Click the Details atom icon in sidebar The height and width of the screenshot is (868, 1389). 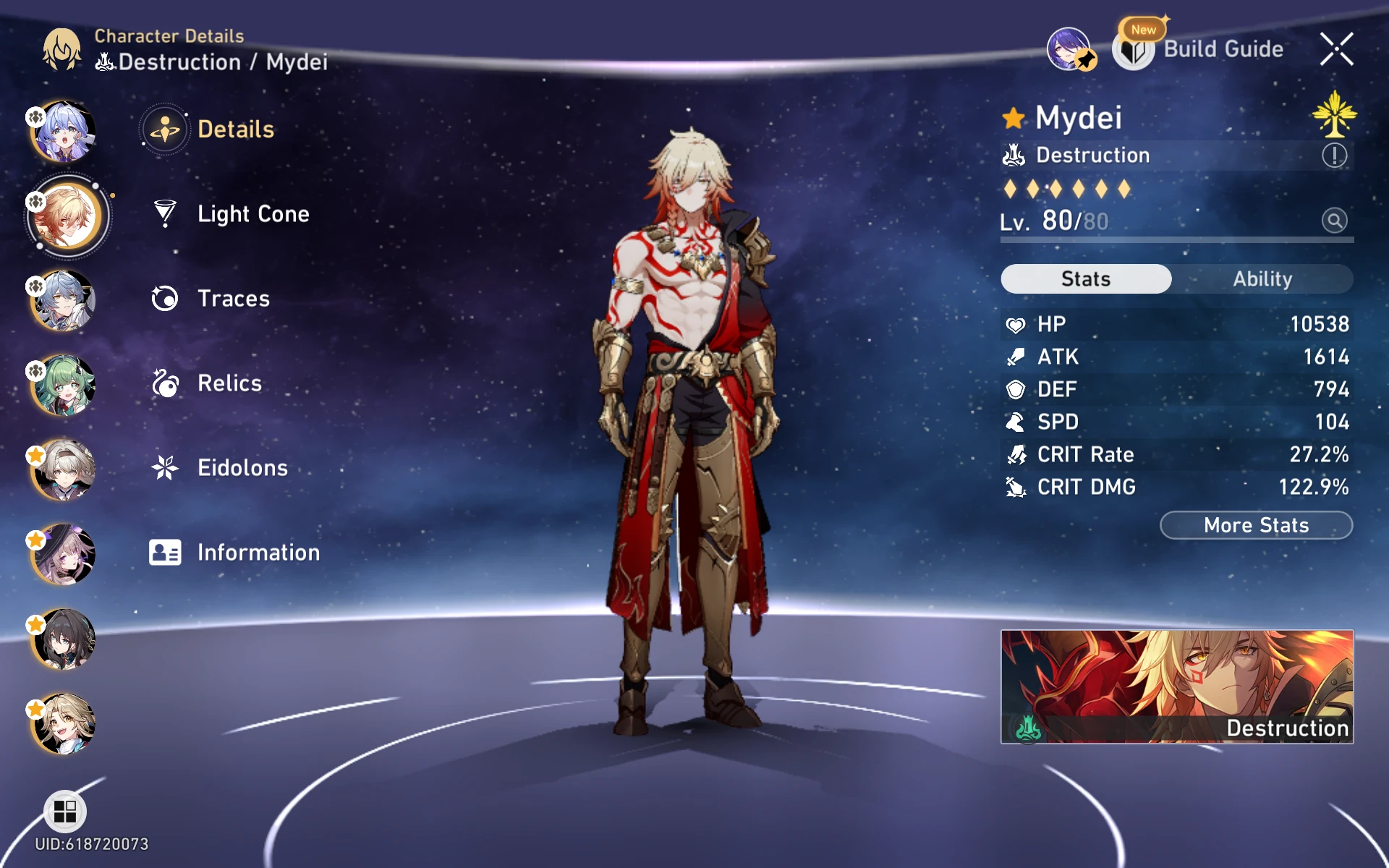[165, 129]
